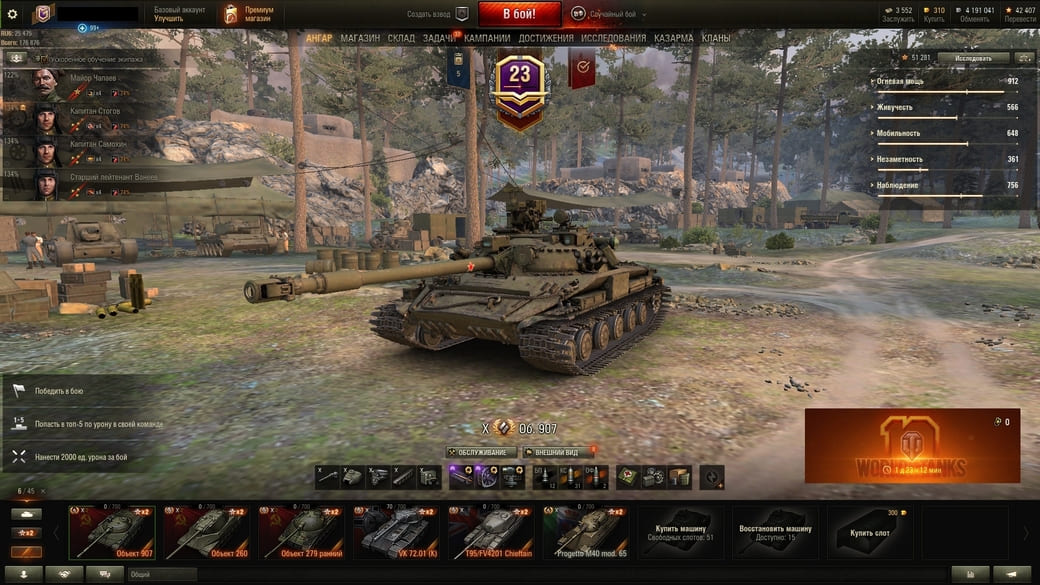Click «Купить машину» to buy a vehicle

pos(681,531)
